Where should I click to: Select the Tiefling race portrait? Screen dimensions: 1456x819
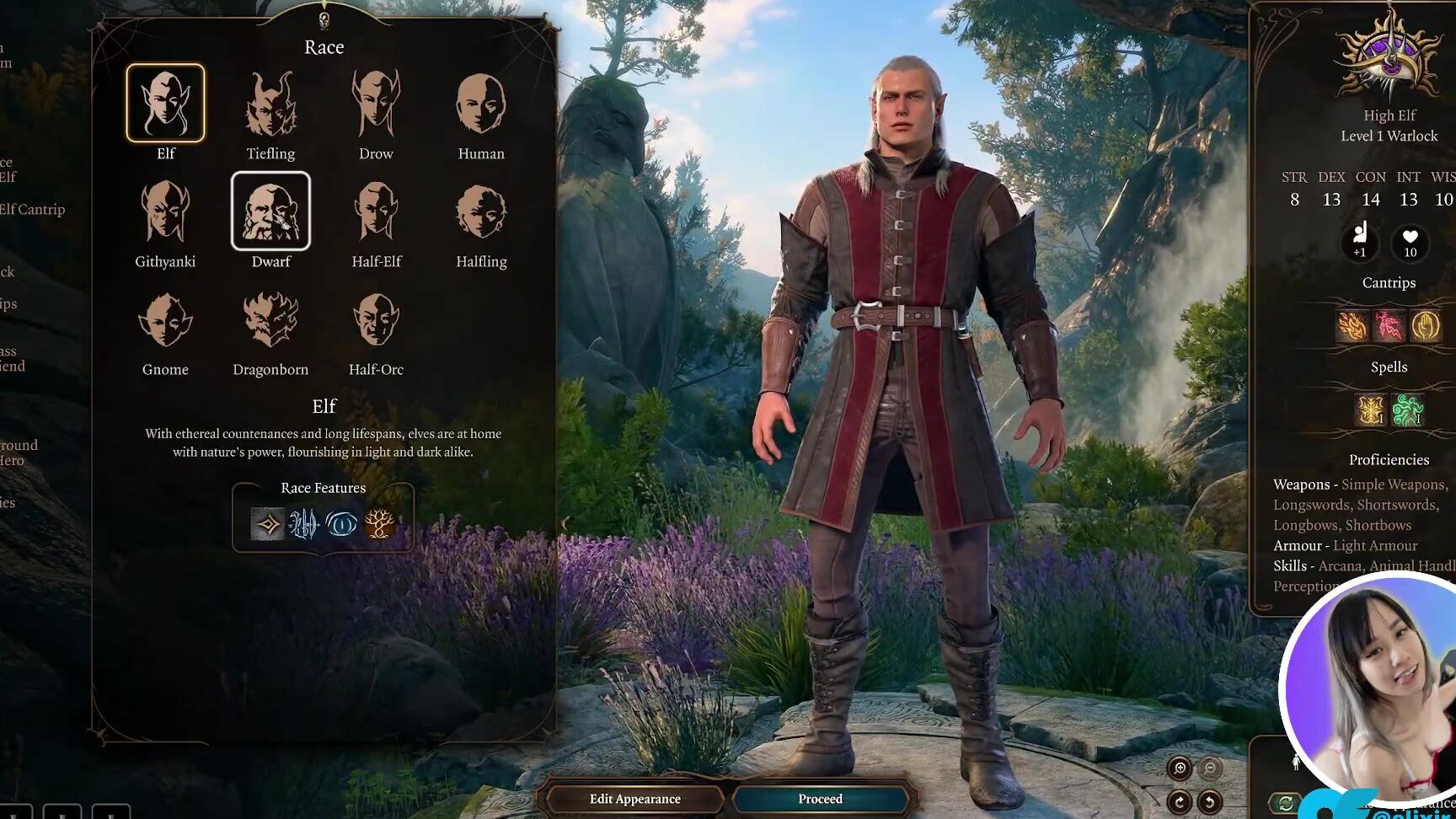coord(270,103)
